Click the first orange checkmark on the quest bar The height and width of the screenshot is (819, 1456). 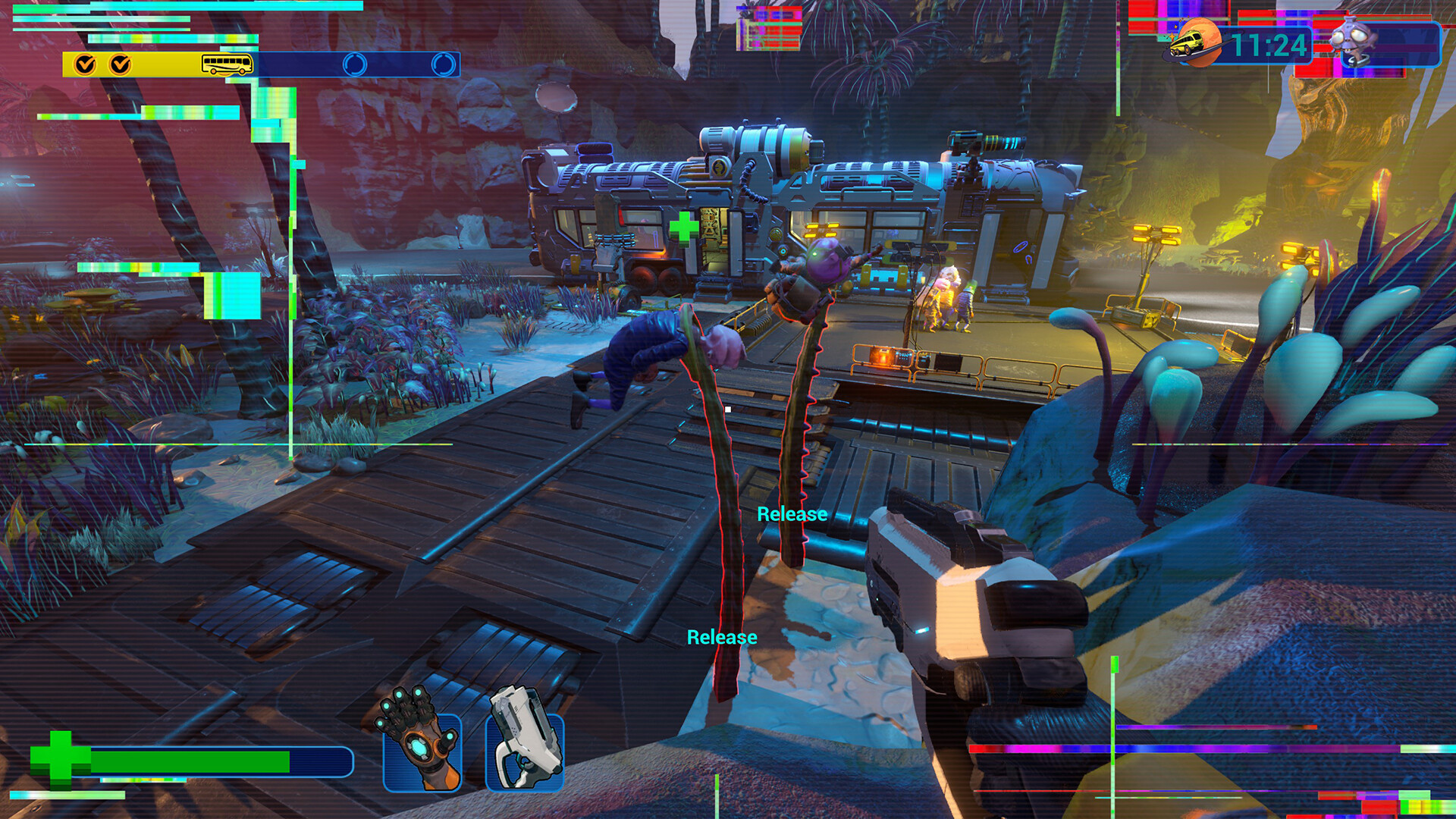[83, 65]
